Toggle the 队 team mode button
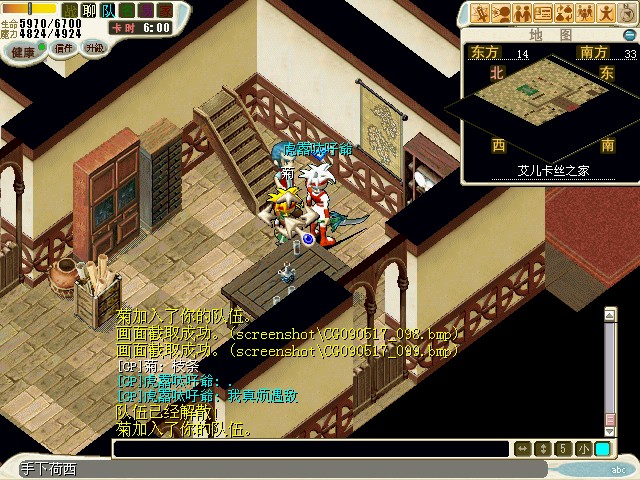This screenshot has height=480, width=640. [x=107, y=9]
